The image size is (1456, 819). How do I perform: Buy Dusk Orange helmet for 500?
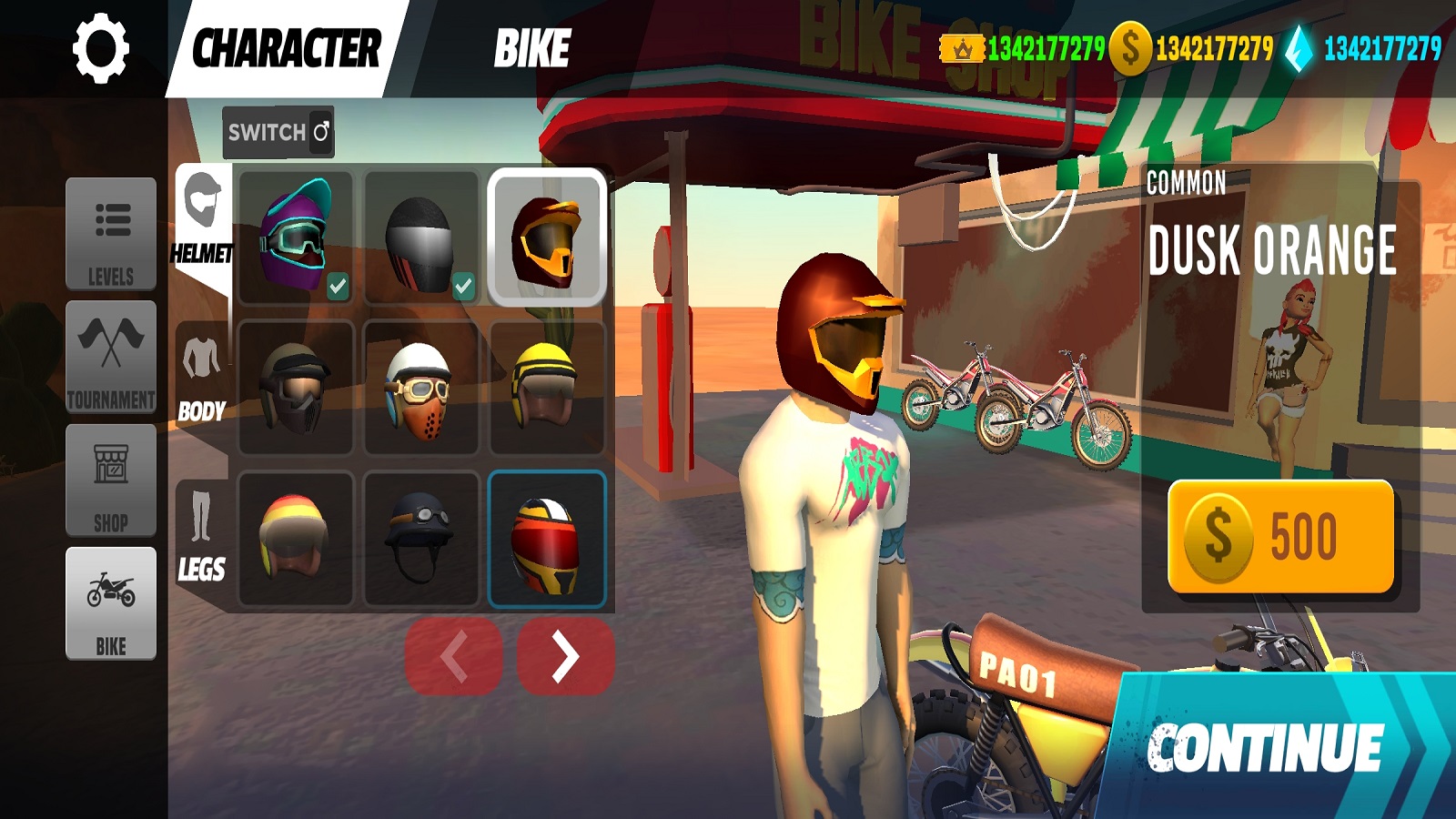click(x=1280, y=537)
